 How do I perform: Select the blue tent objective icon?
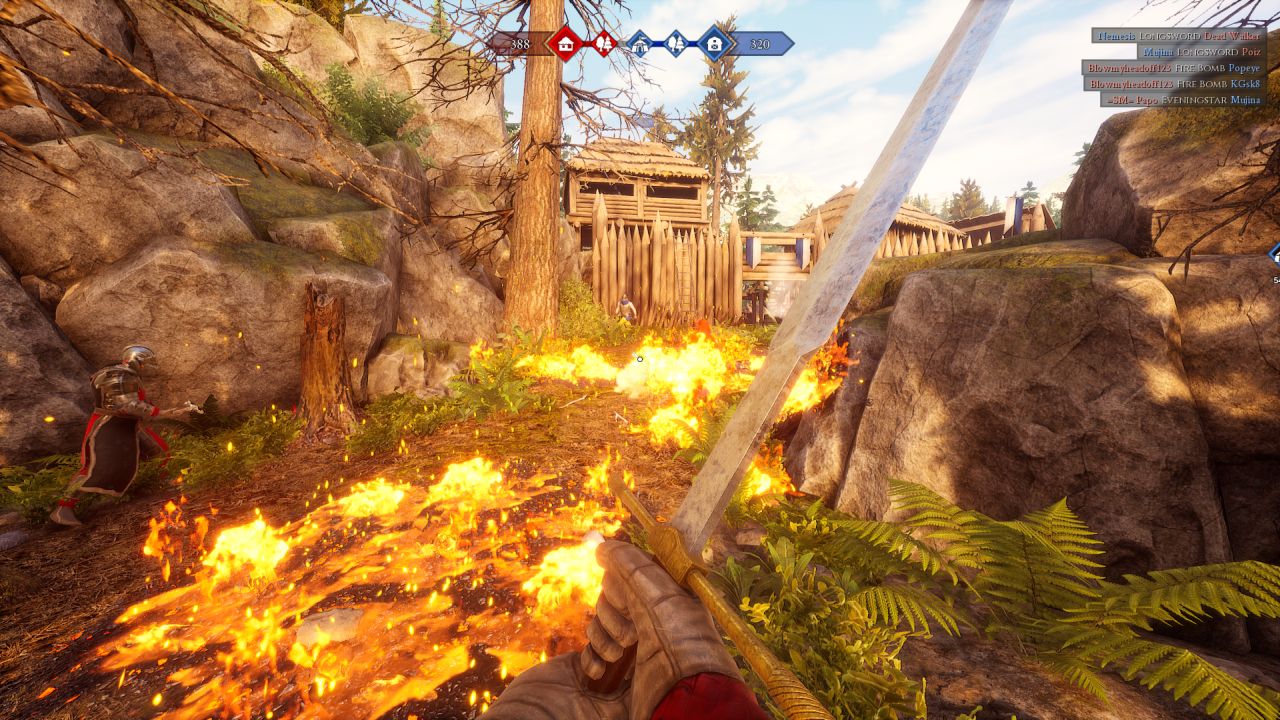[x=640, y=43]
